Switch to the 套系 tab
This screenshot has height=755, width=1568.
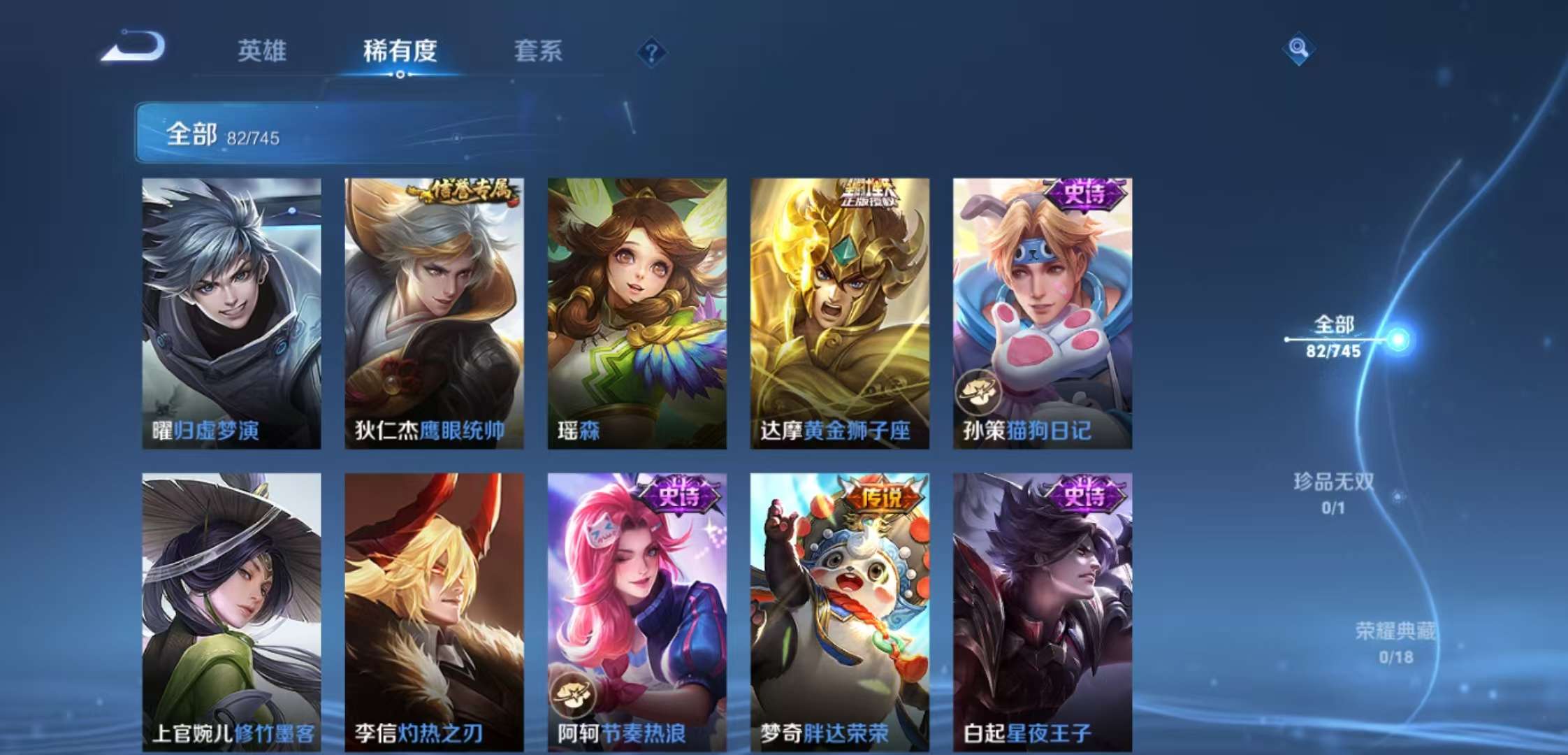pos(538,52)
